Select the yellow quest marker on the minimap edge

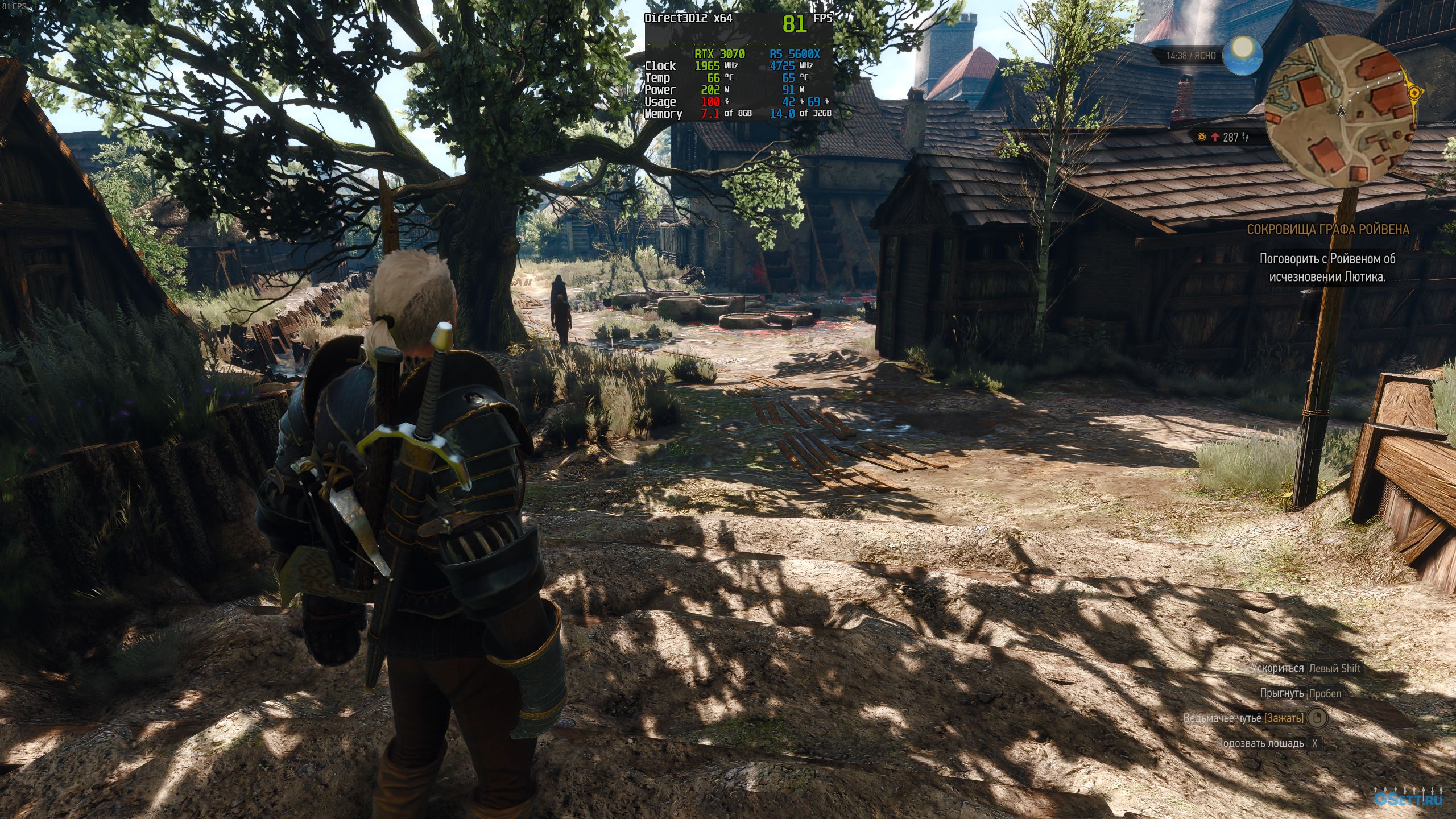[1414, 92]
